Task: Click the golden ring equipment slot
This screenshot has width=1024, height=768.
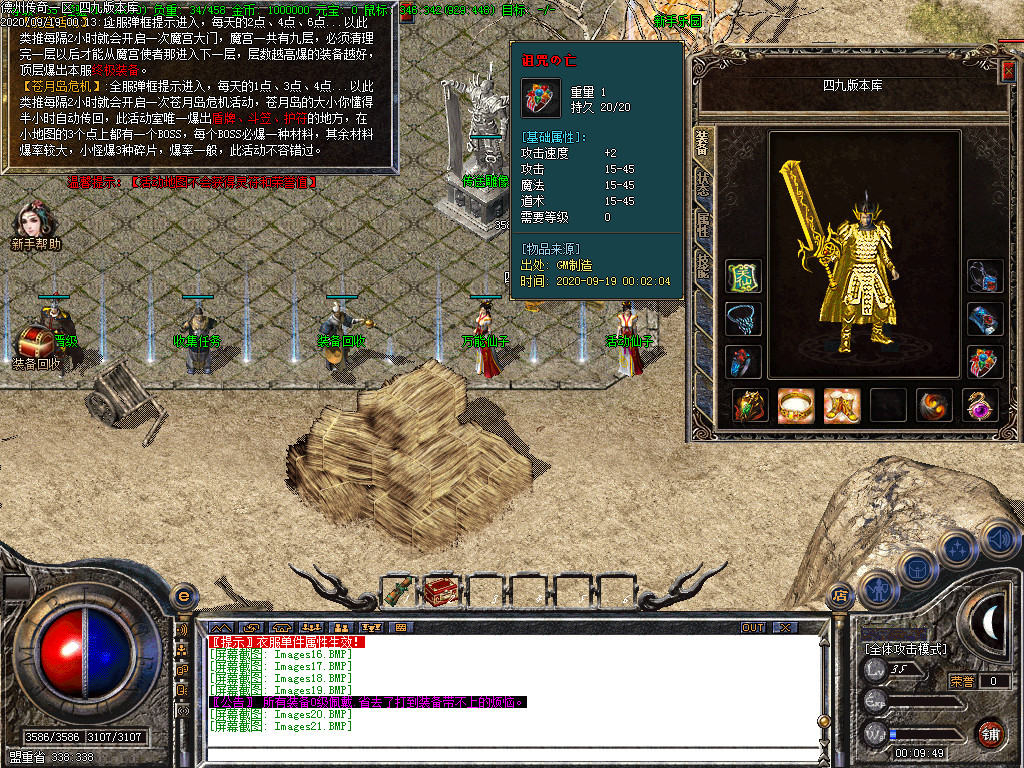Action: point(796,405)
